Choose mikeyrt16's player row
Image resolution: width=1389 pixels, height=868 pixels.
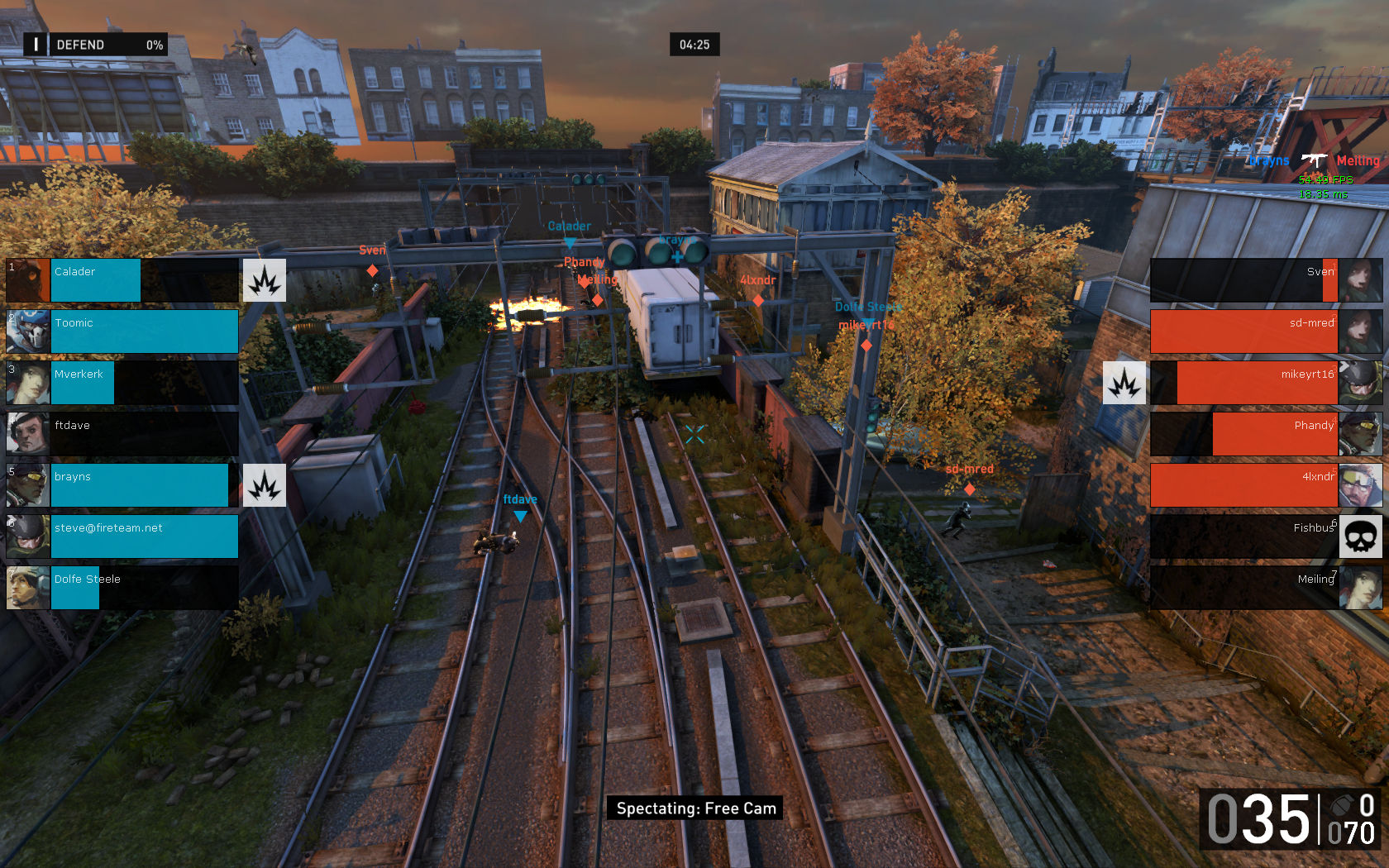point(1265,383)
